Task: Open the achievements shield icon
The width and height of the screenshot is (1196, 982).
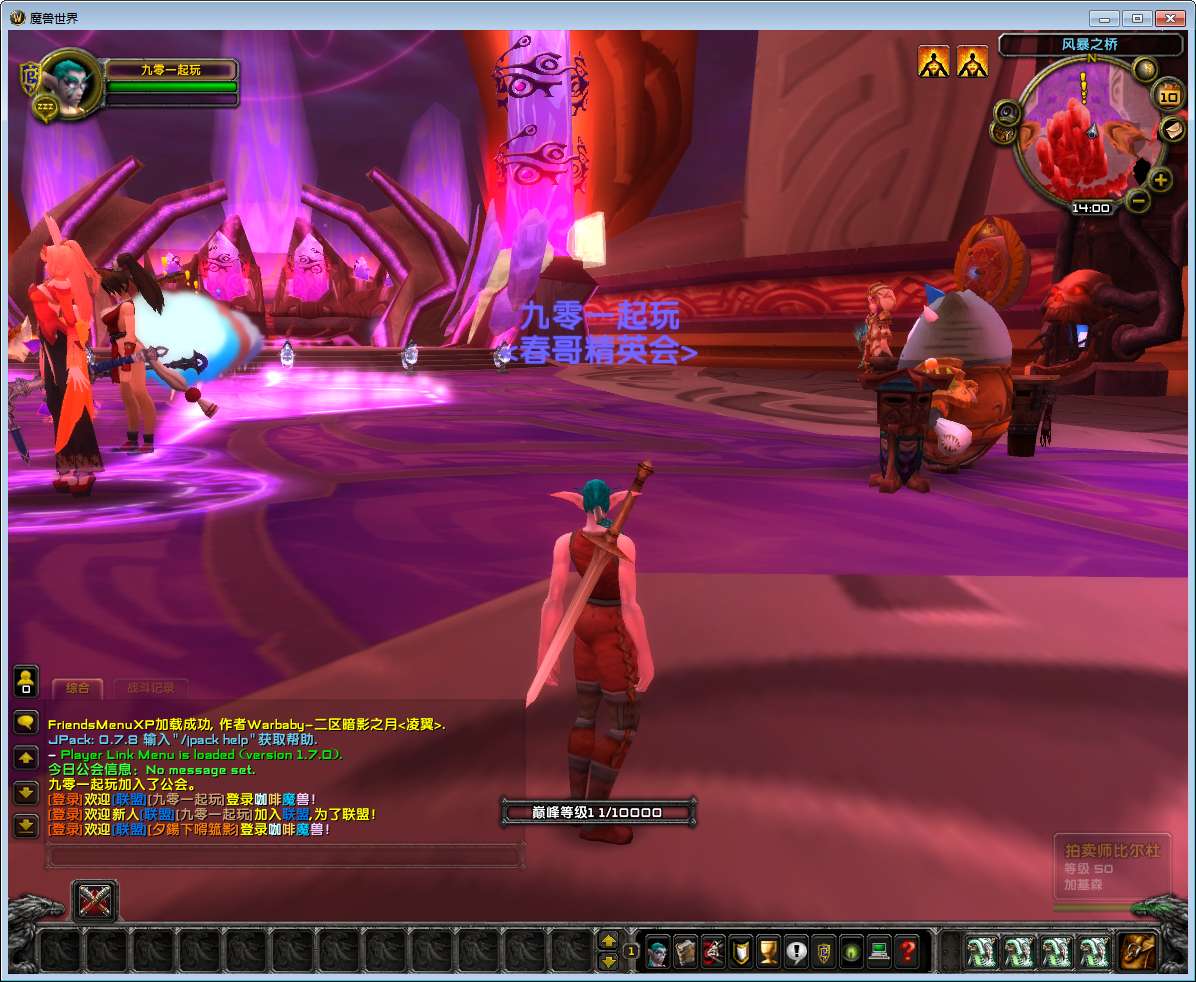Action: coord(741,951)
